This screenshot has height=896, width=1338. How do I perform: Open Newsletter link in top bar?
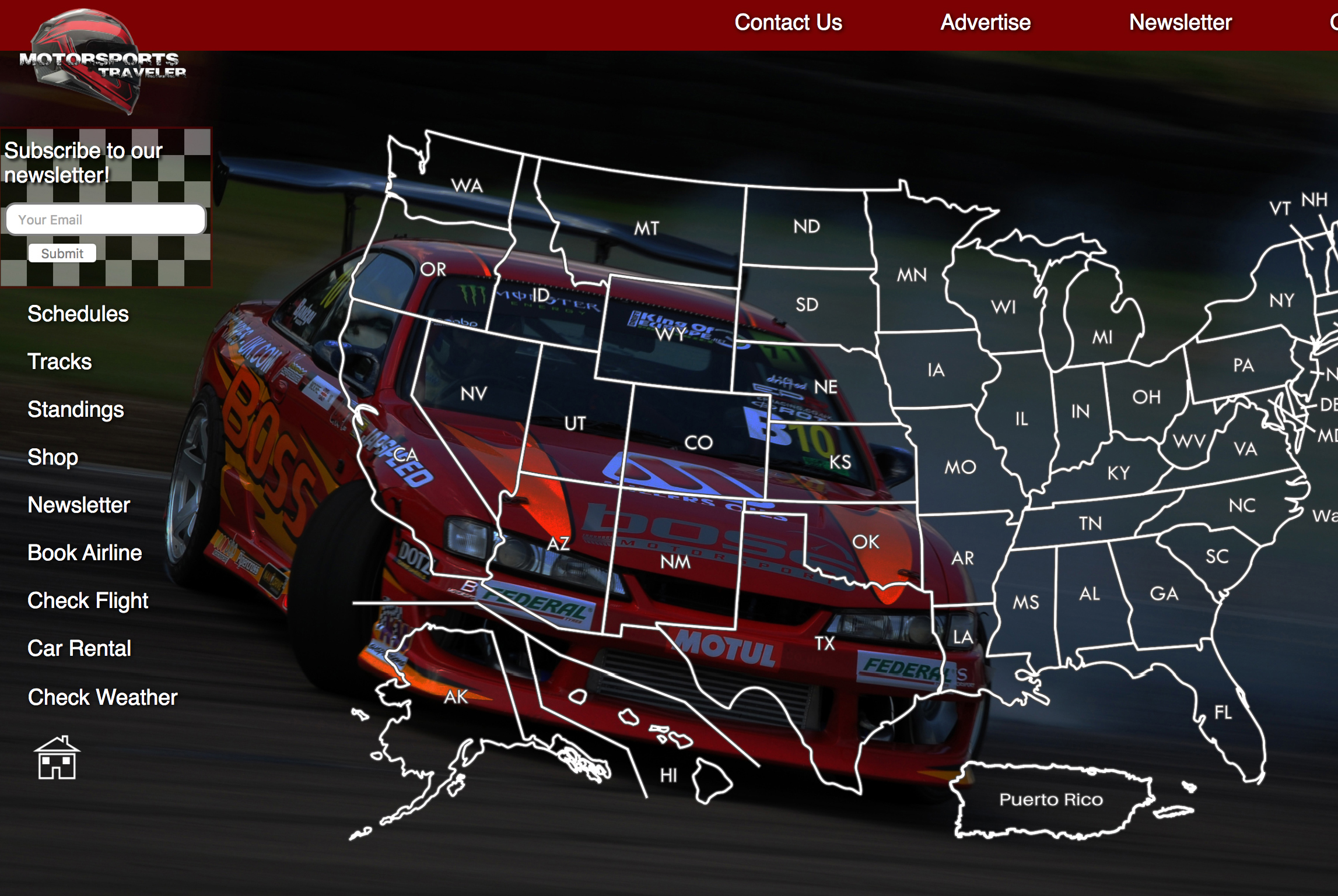(1180, 23)
